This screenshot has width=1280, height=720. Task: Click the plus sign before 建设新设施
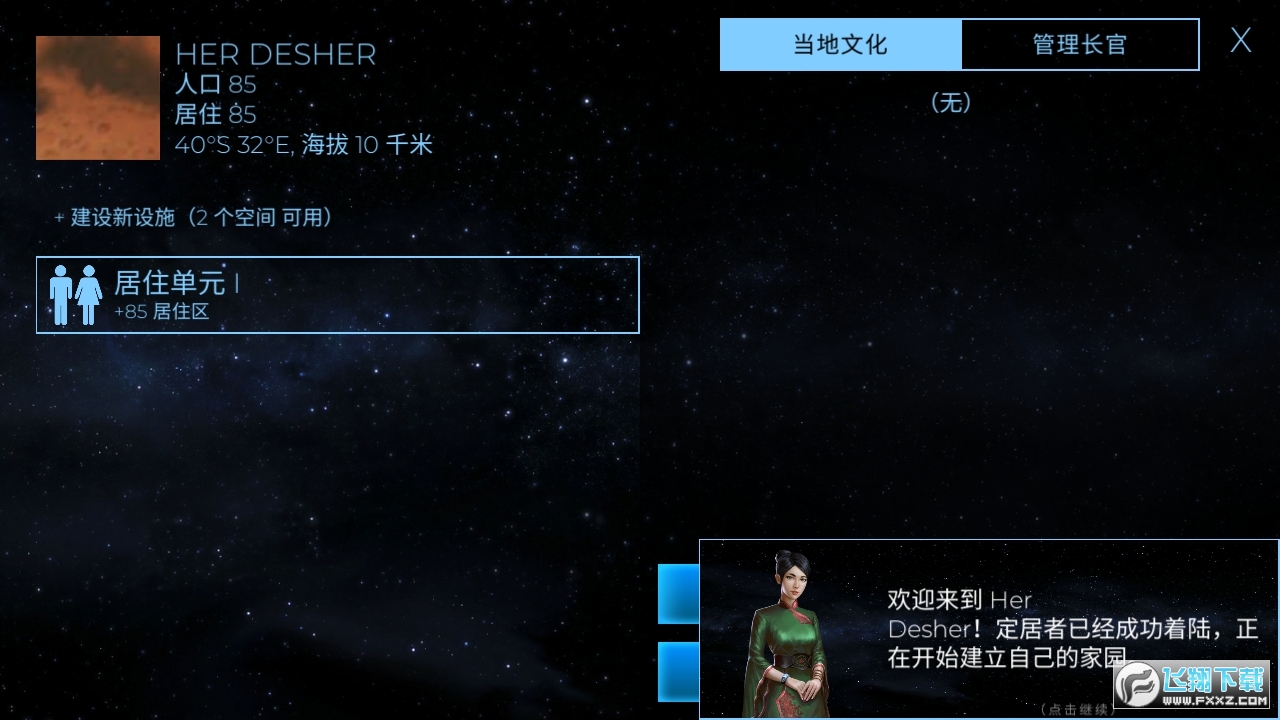[58, 217]
